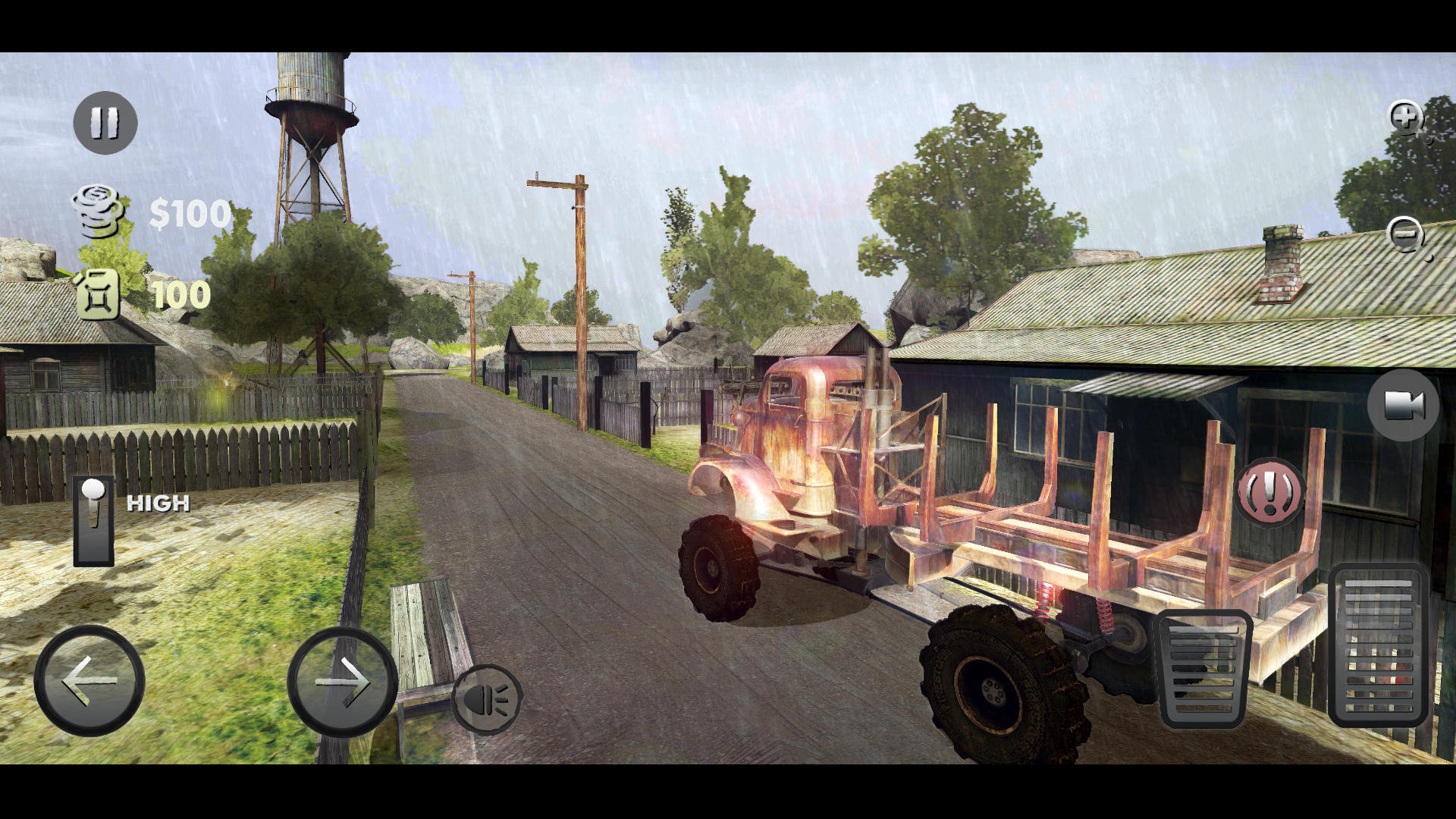Switch the camera view
The height and width of the screenshot is (819, 1456).
pyautogui.click(x=1405, y=407)
